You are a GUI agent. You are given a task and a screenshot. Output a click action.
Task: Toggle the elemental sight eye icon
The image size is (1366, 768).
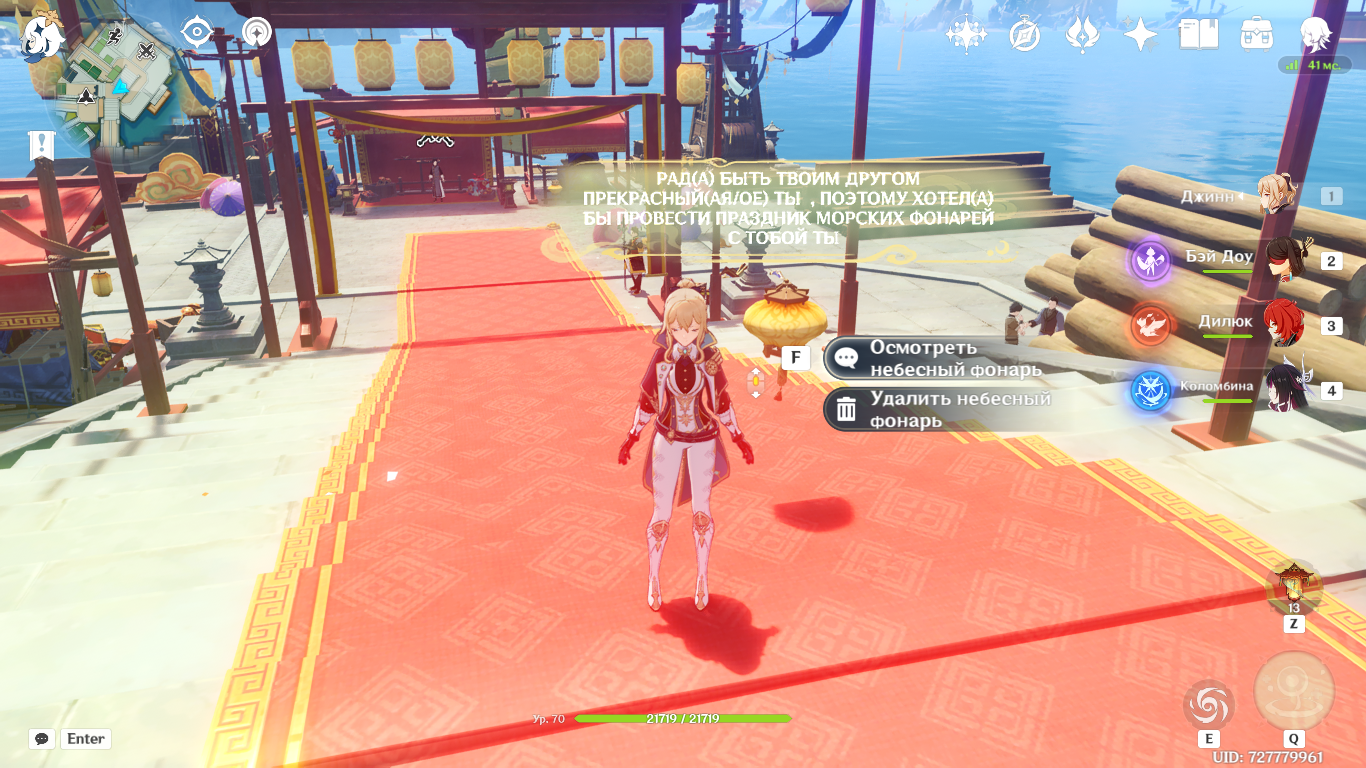tap(197, 33)
